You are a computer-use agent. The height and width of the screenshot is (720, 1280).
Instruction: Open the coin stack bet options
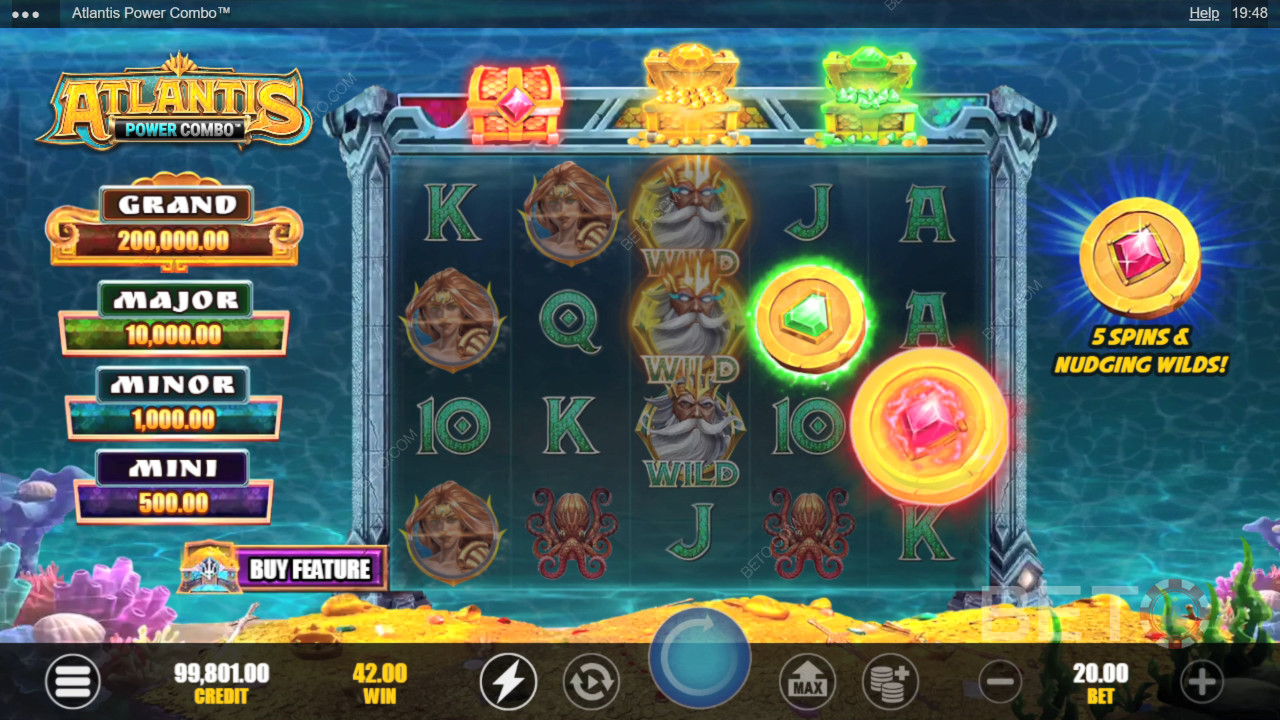(x=890, y=682)
